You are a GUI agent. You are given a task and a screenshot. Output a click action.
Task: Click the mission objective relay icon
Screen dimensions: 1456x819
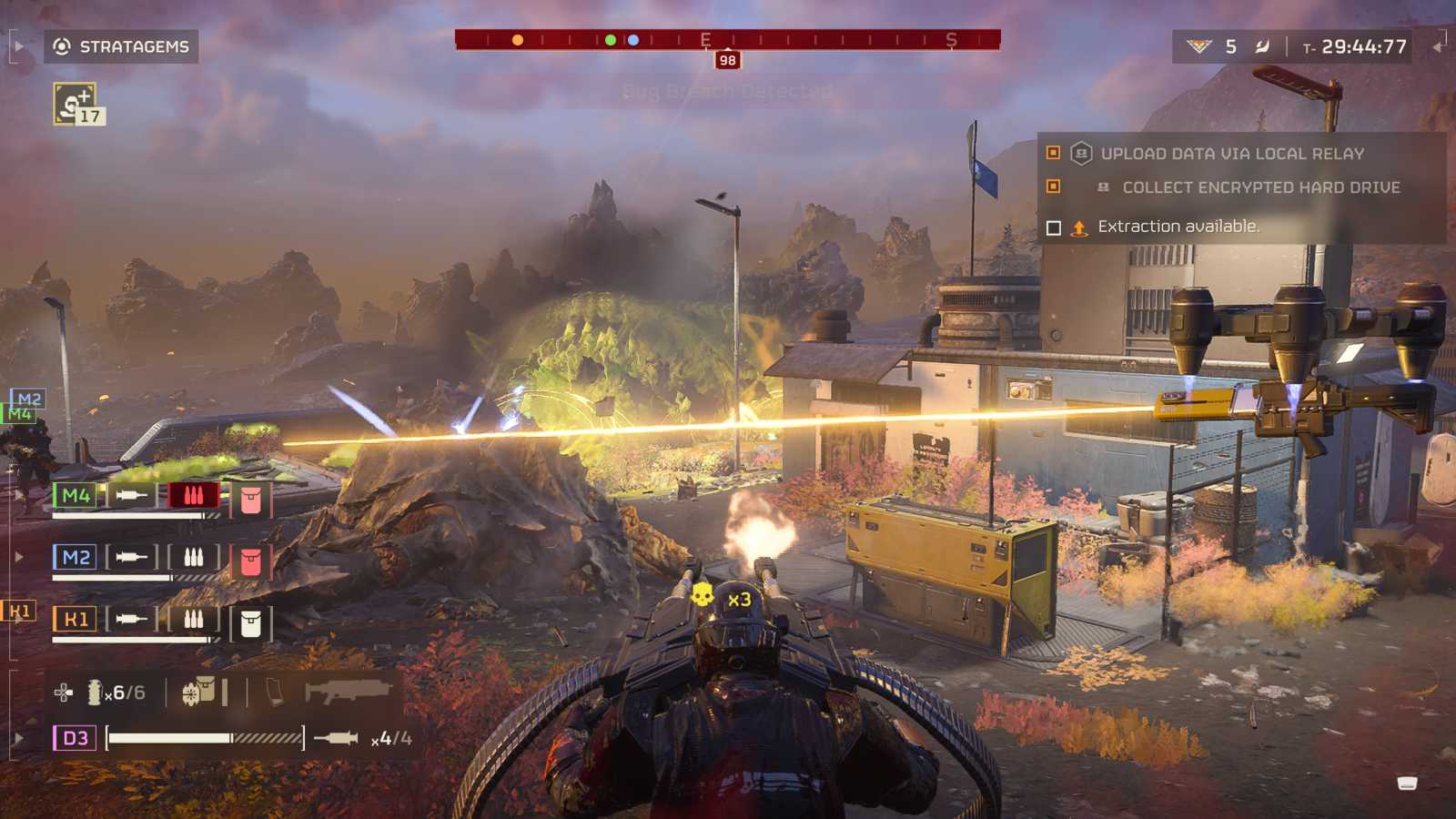pyautogui.click(x=1080, y=154)
